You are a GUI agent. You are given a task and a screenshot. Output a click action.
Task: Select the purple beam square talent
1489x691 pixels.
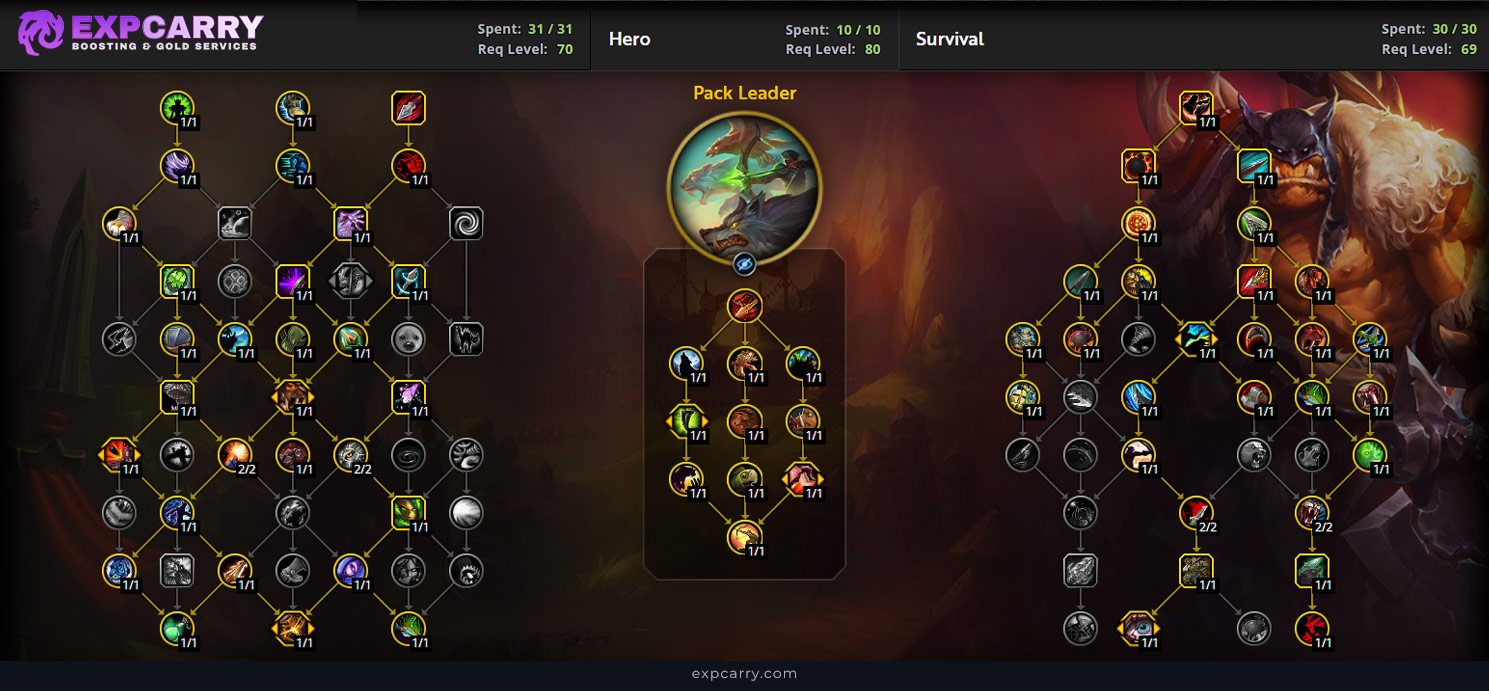293,281
